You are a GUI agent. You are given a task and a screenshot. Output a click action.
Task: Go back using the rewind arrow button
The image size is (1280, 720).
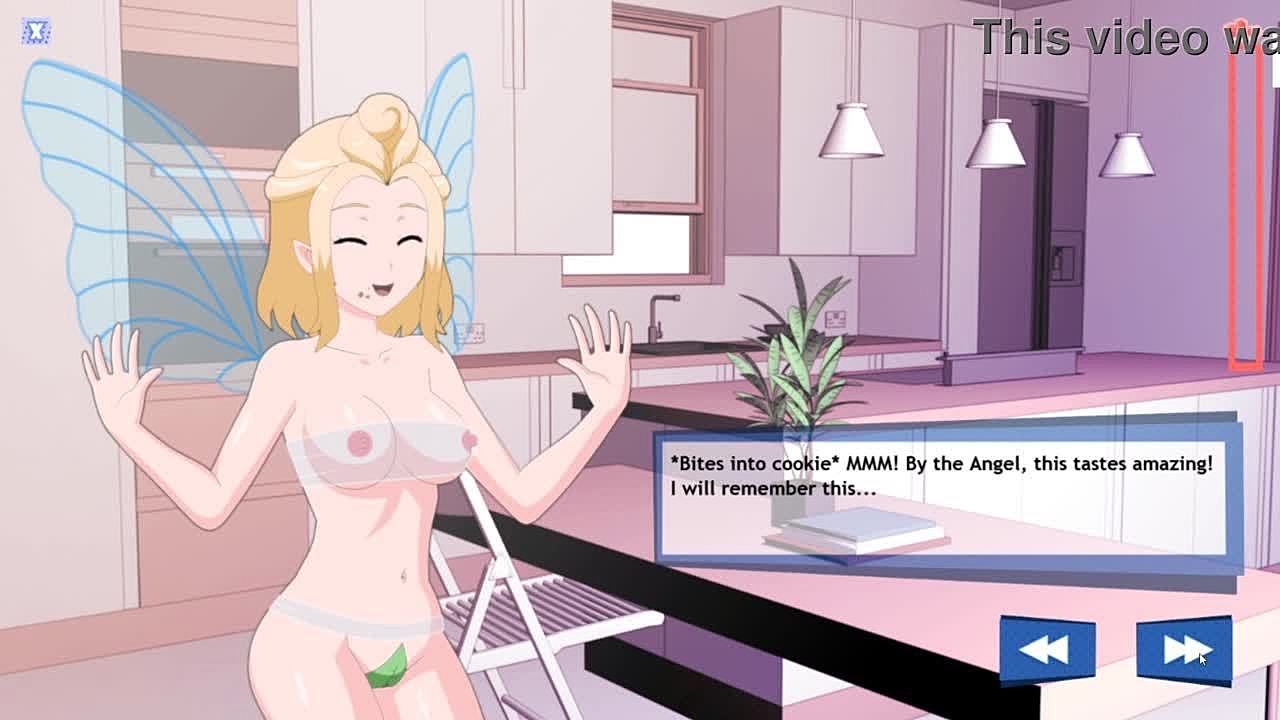tap(1047, 651)
